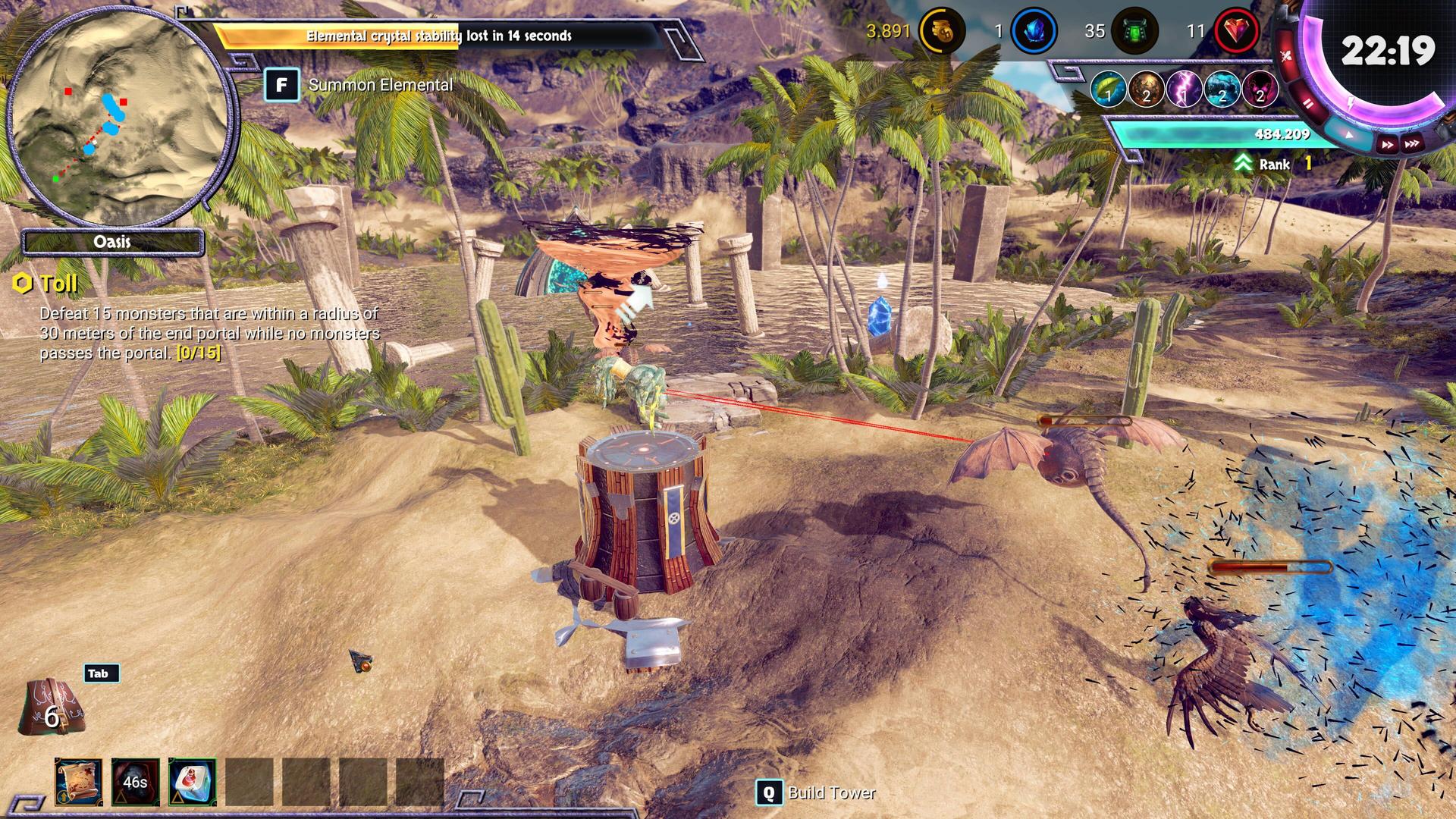This screenshot has height=819, width=1456.
Task: Select the blue storm water element
Action: pos(1222,89)
